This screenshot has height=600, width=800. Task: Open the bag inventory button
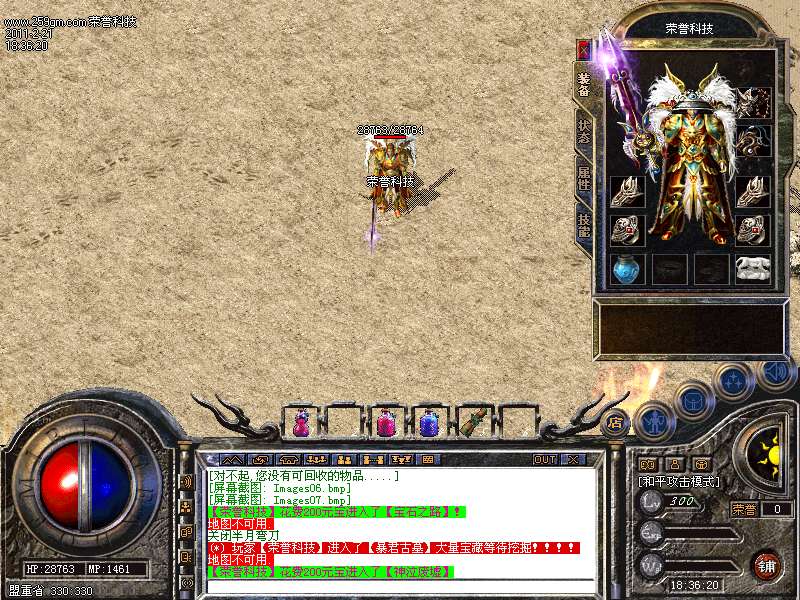pyautogui.click(x=692, y=402)
